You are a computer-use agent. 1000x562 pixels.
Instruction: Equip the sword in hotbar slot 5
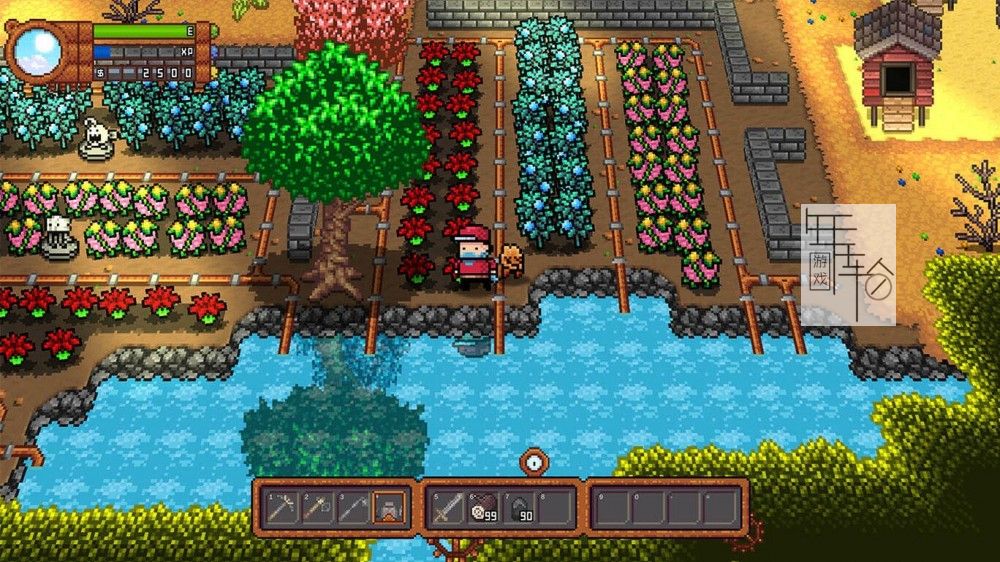(x=446, y=508)
